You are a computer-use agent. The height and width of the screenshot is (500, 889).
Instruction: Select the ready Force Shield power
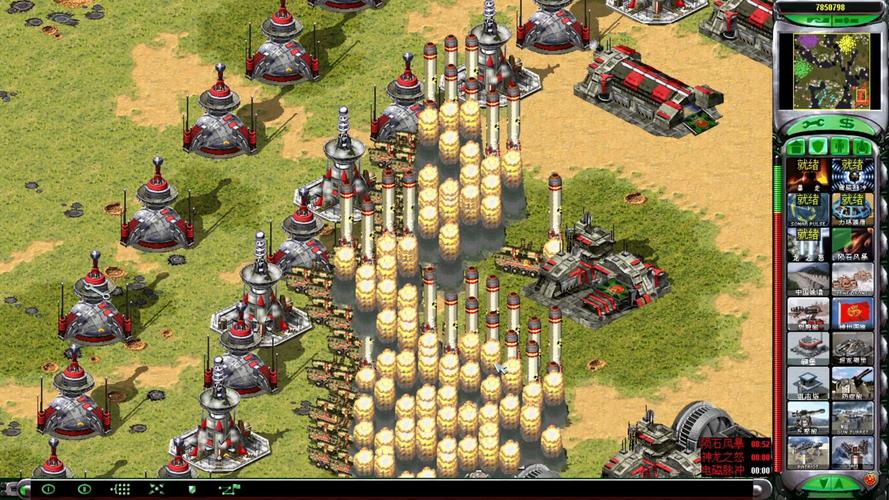tap(852, 210)
